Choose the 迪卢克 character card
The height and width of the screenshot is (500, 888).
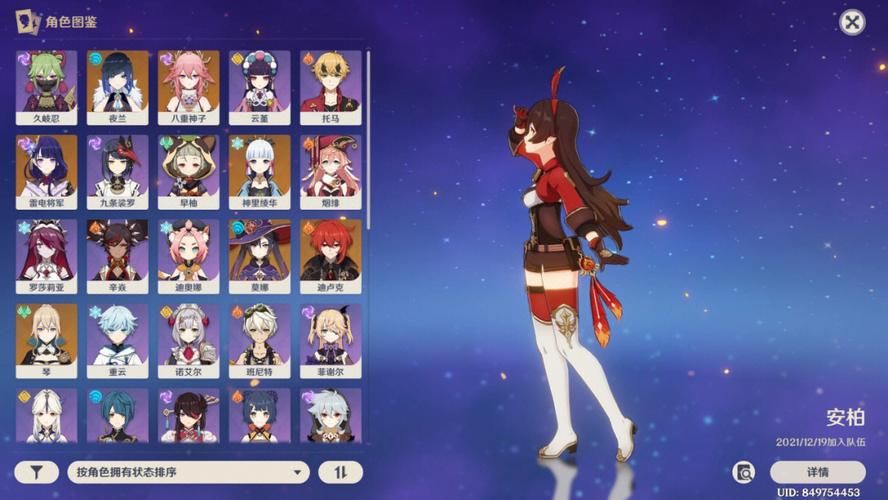coord(330,255)
